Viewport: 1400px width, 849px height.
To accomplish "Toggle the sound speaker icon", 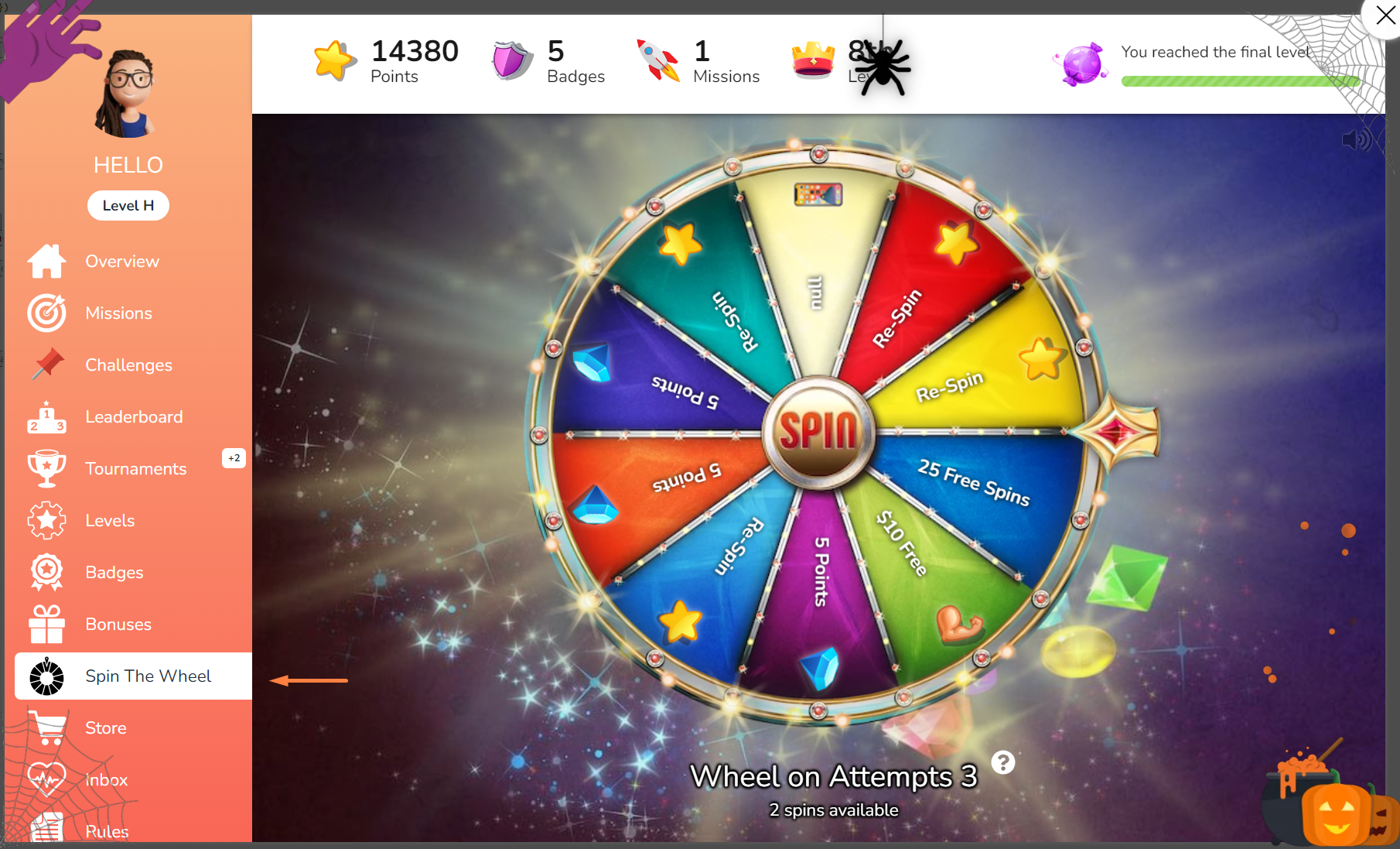I will pos(1356,140).
